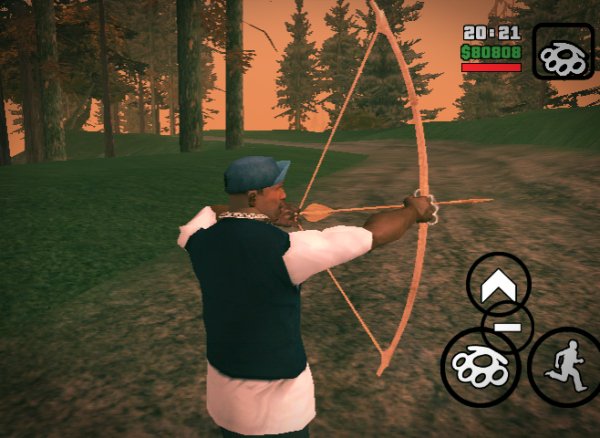Tap the circular up-arrow button
Screen dimensions: 600x438
498,286
